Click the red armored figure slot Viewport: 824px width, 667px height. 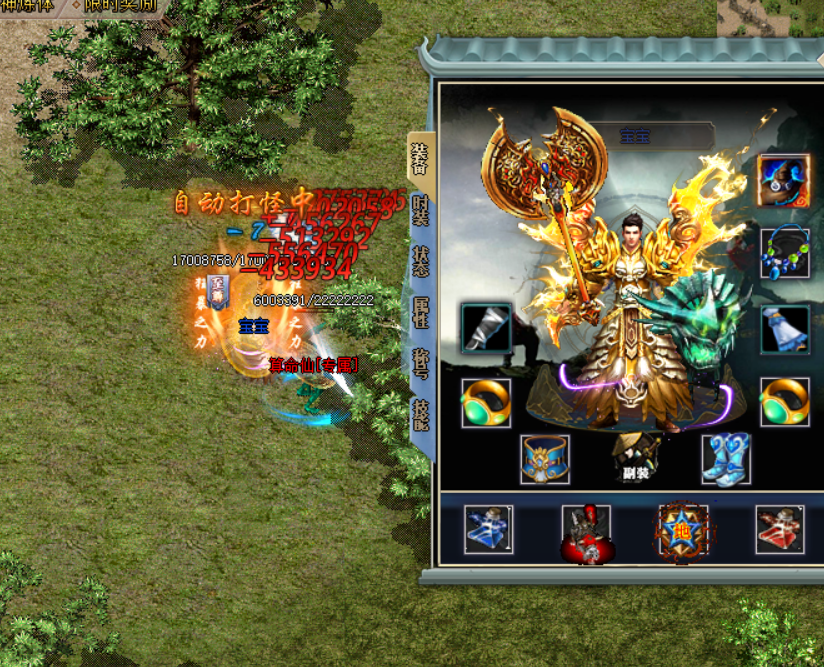point(587,531)
